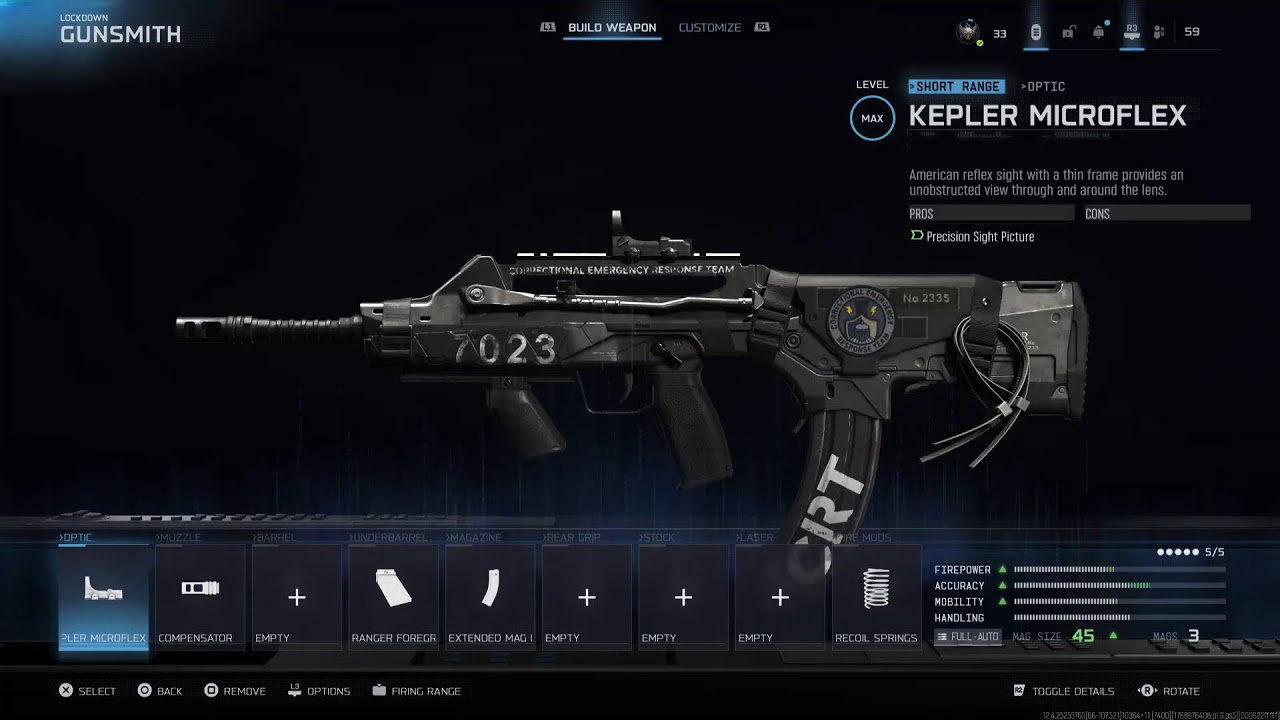The width and height of the screenshot is (1280, 720).
Task: Click the unlocked padlock icon
Action: 1068,32
